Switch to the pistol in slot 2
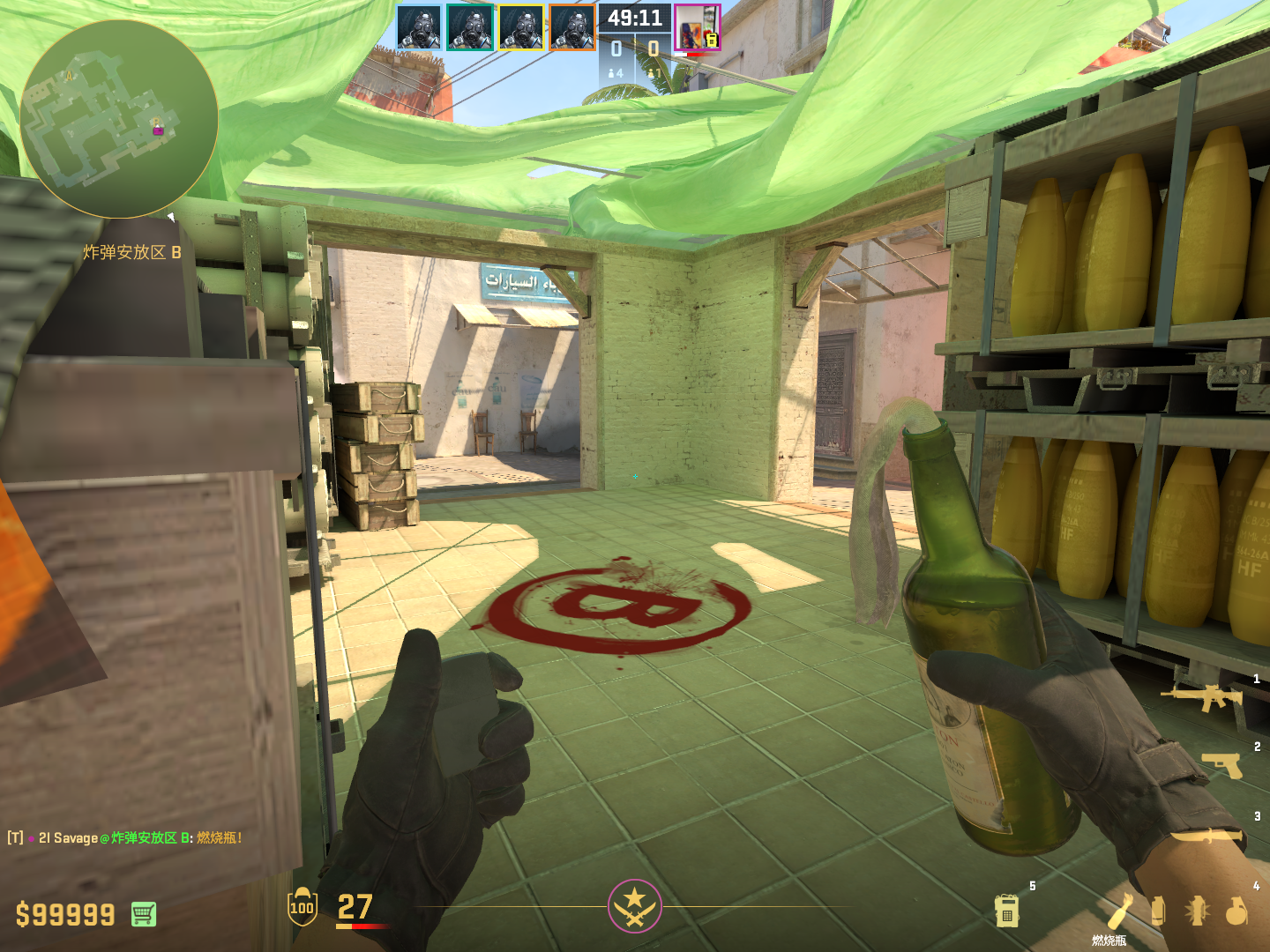The width and height of the screenshot is (1270, 952). (x=1222, y=764)
